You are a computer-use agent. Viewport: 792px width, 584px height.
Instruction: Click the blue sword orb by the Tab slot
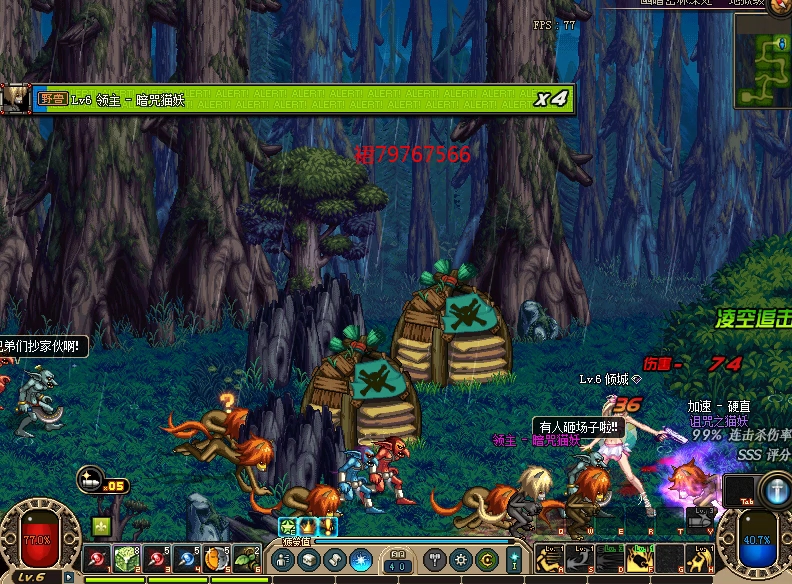776,490
